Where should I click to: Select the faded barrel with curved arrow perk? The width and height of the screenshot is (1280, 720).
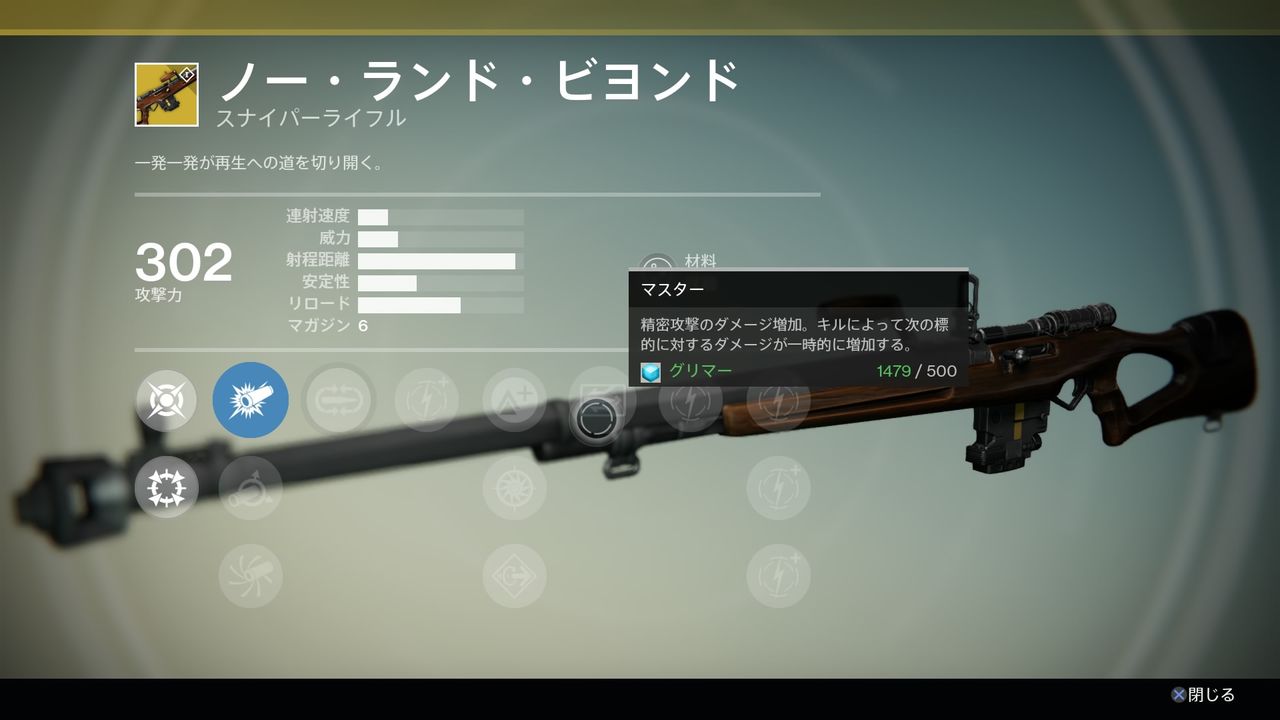click(x=251, y=488)
